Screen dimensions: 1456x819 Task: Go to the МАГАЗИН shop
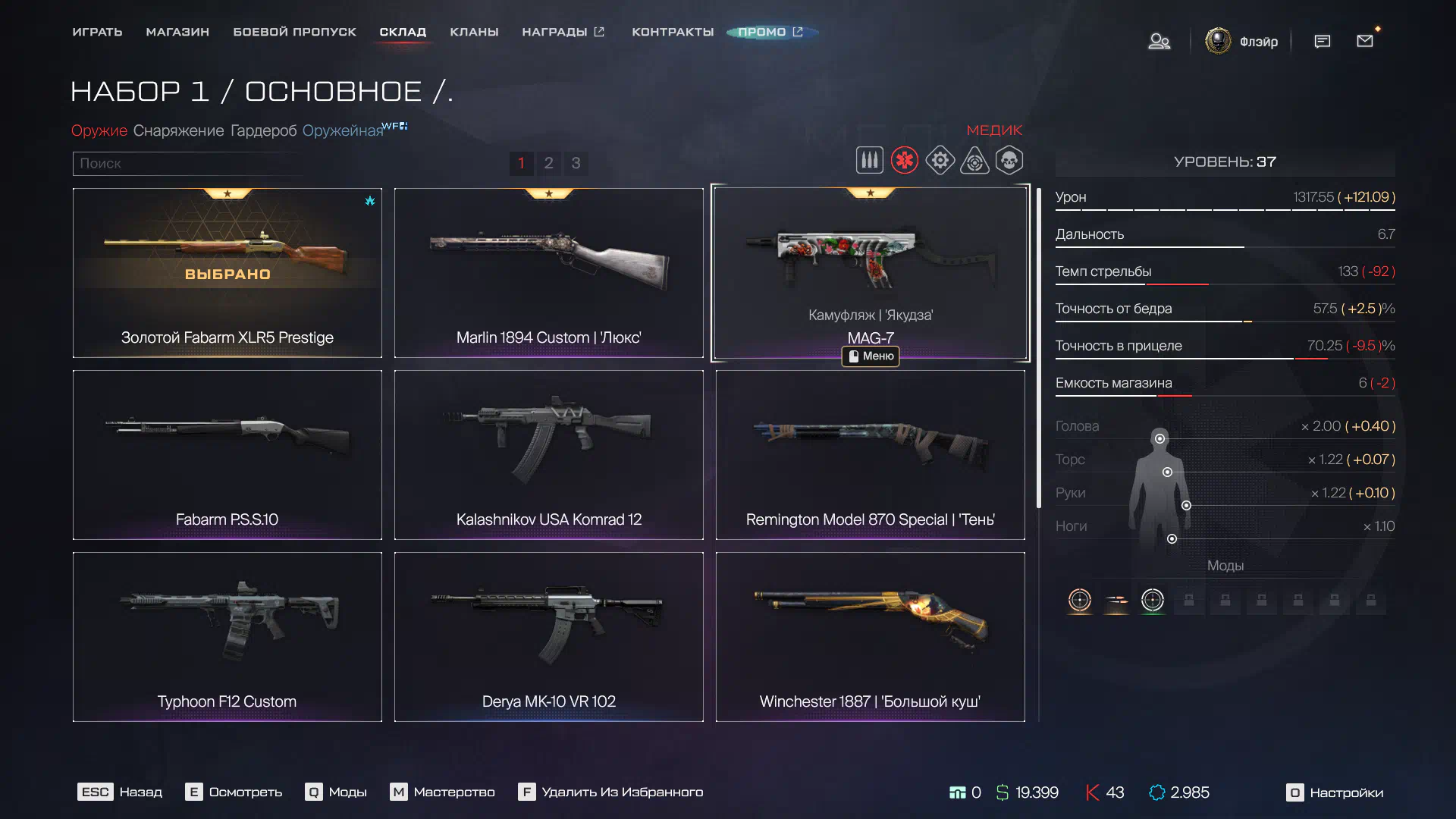(x=177, y=32)
